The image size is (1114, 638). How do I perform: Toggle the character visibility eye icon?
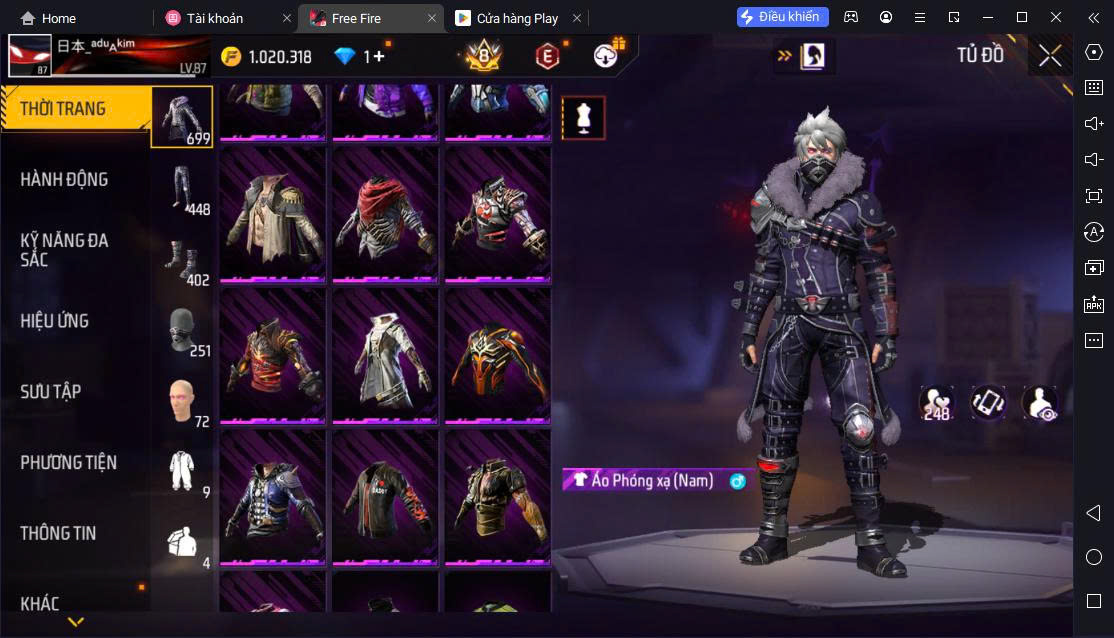(1040, 403)
